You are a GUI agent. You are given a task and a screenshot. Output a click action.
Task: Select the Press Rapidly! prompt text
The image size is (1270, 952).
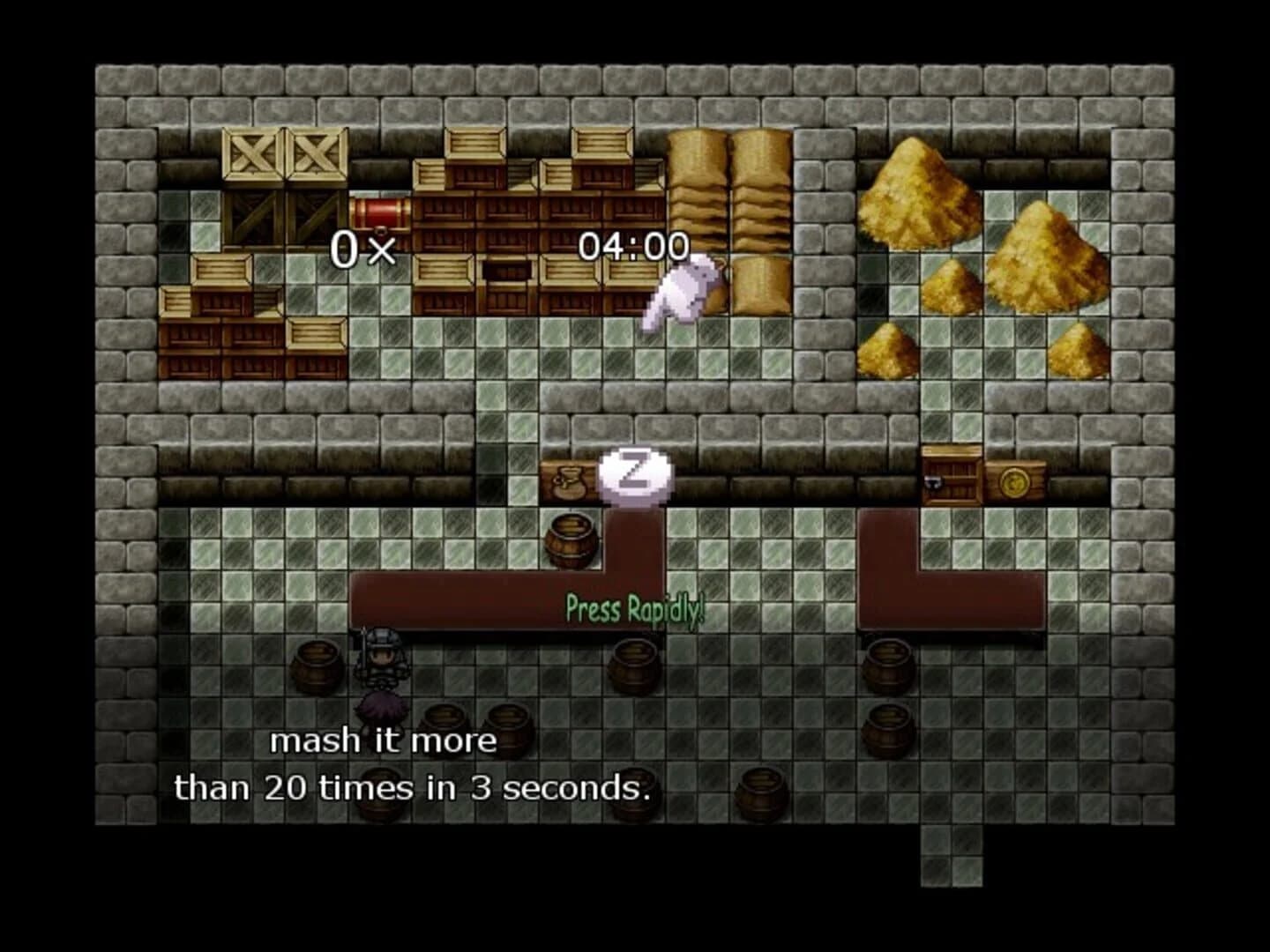634,607
